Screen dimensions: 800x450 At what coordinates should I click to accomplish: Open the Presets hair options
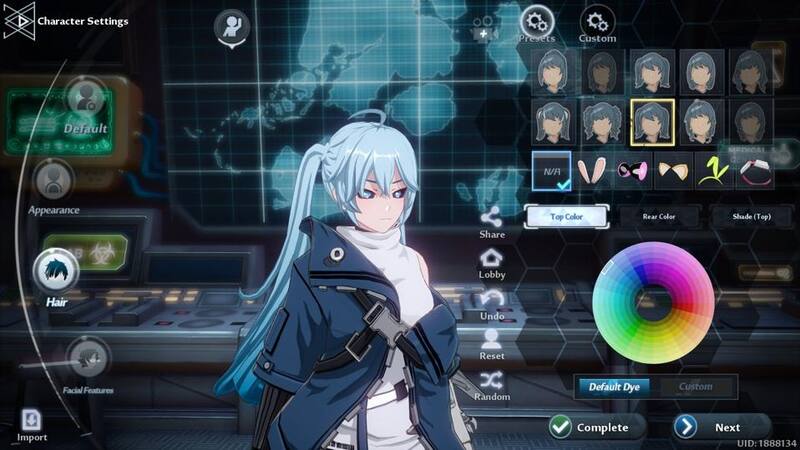click(x=538, y=22)
